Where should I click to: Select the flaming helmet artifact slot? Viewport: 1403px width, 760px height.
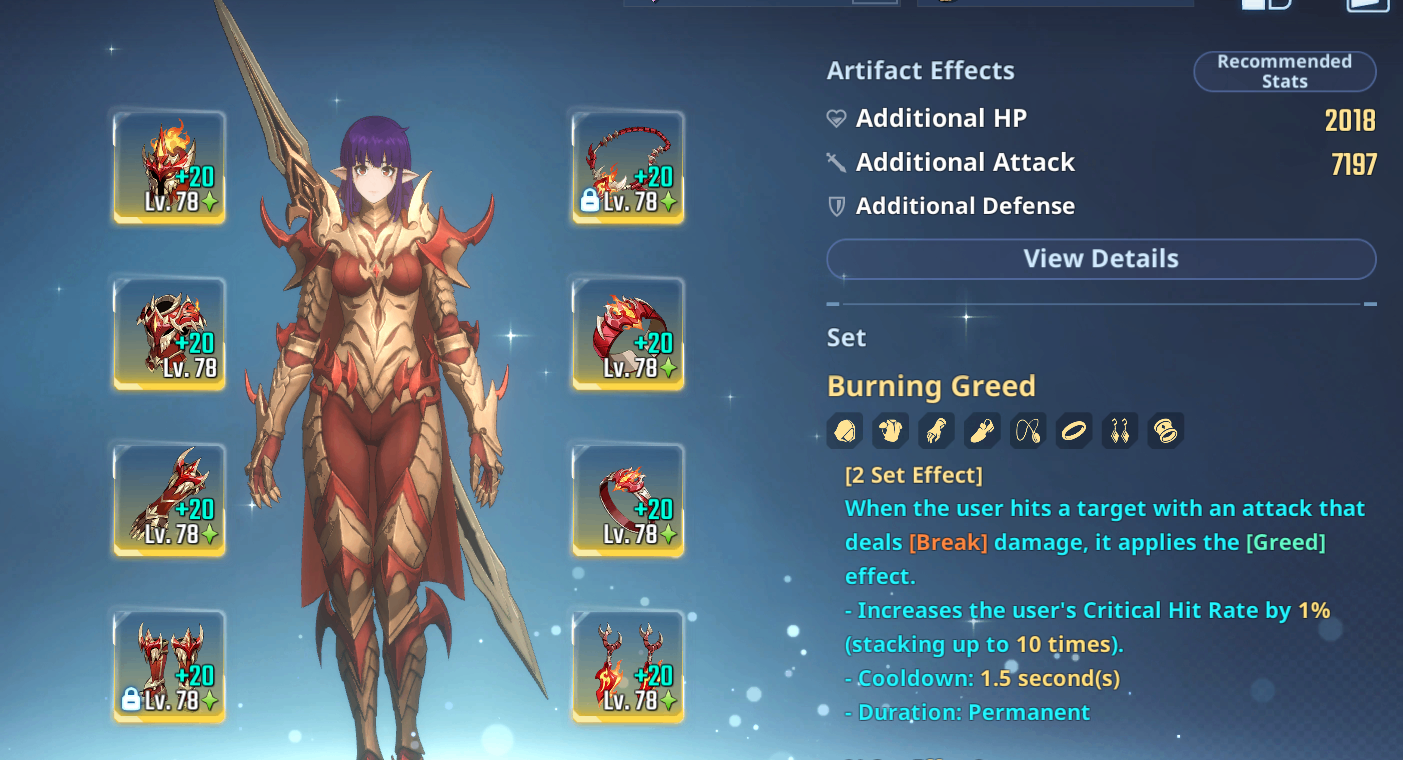point(169,167)
